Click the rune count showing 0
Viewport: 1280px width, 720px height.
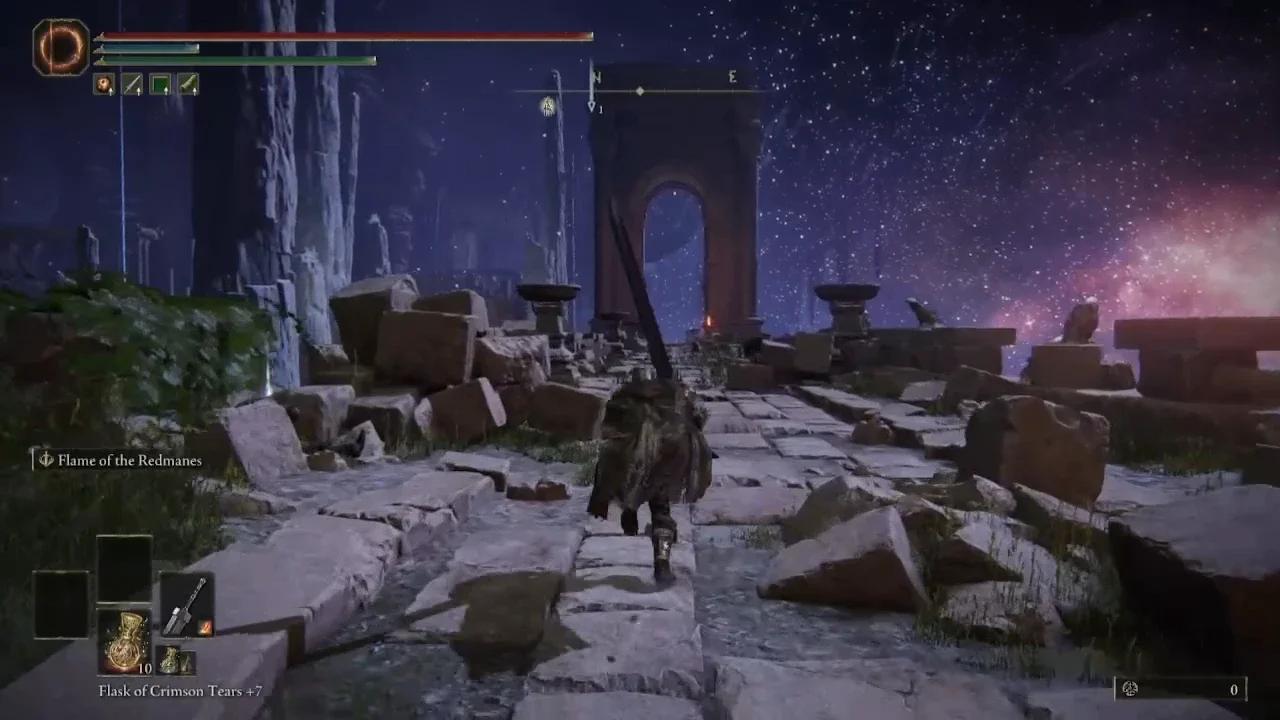click(1234, 689)
